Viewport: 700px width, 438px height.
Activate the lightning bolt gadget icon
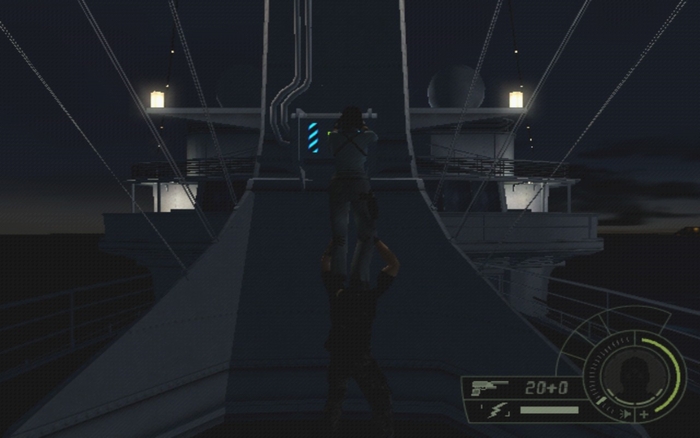(497, 410)
